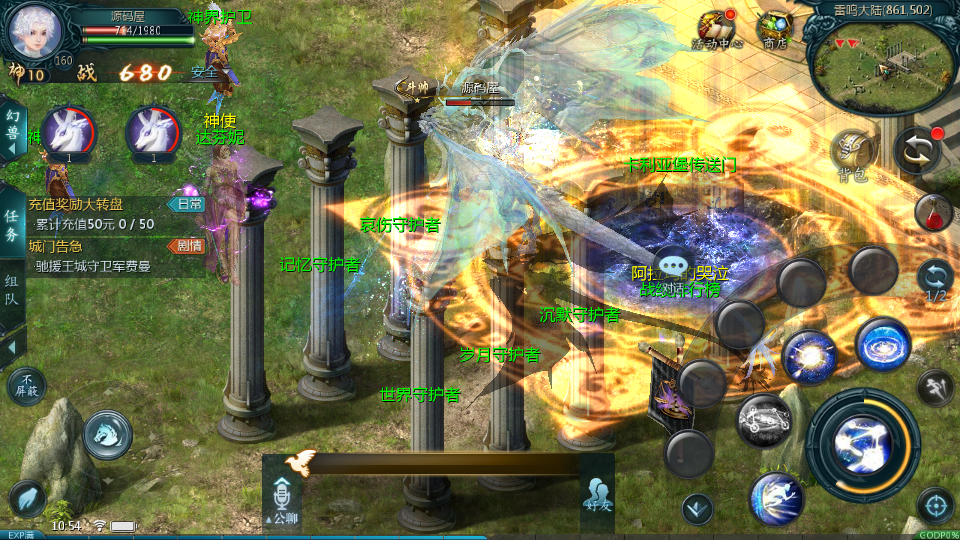The image size is (960, 540).
Task: Click the minimap of 雷鸣大陆
Action: pyautogui.click(x=878, y=64)
